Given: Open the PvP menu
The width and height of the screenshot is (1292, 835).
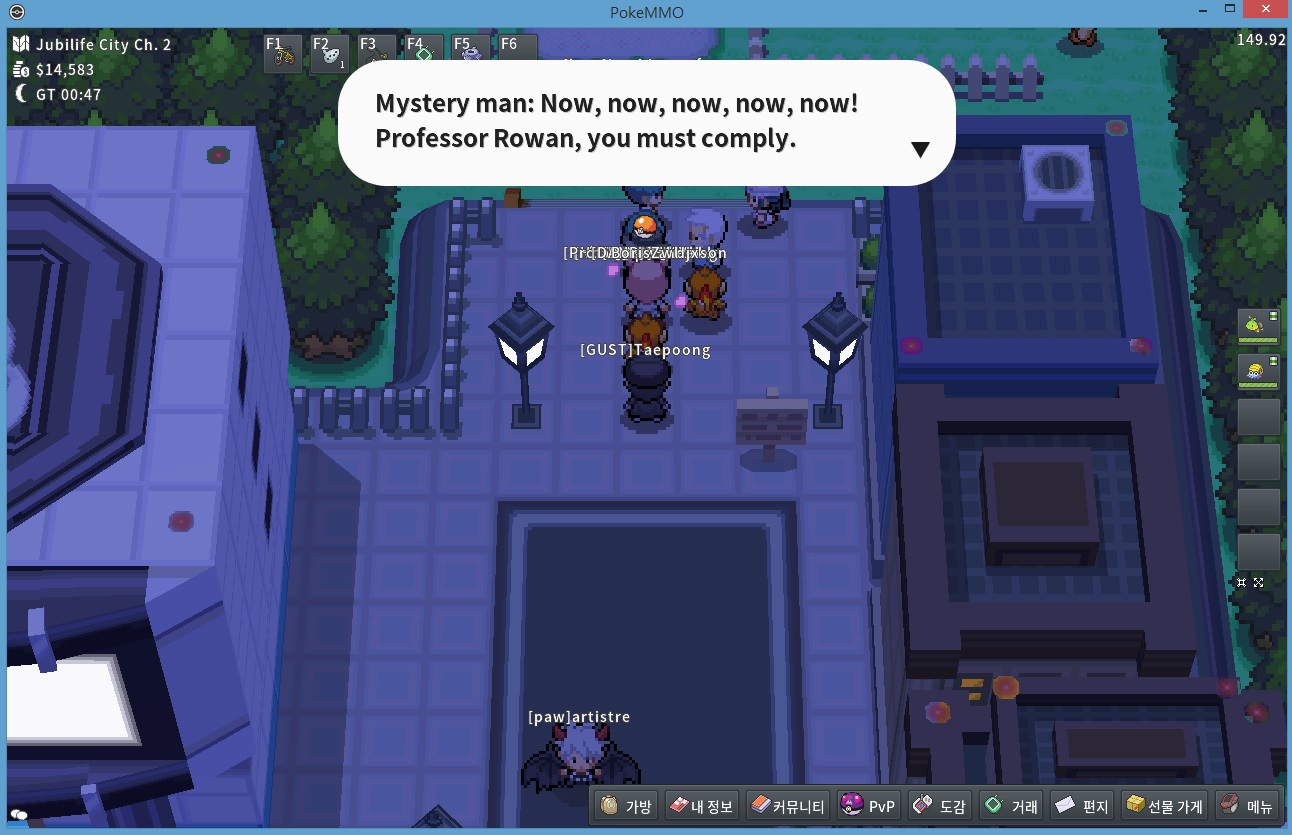Looking at the screenshot, I should tap(869, 806).
